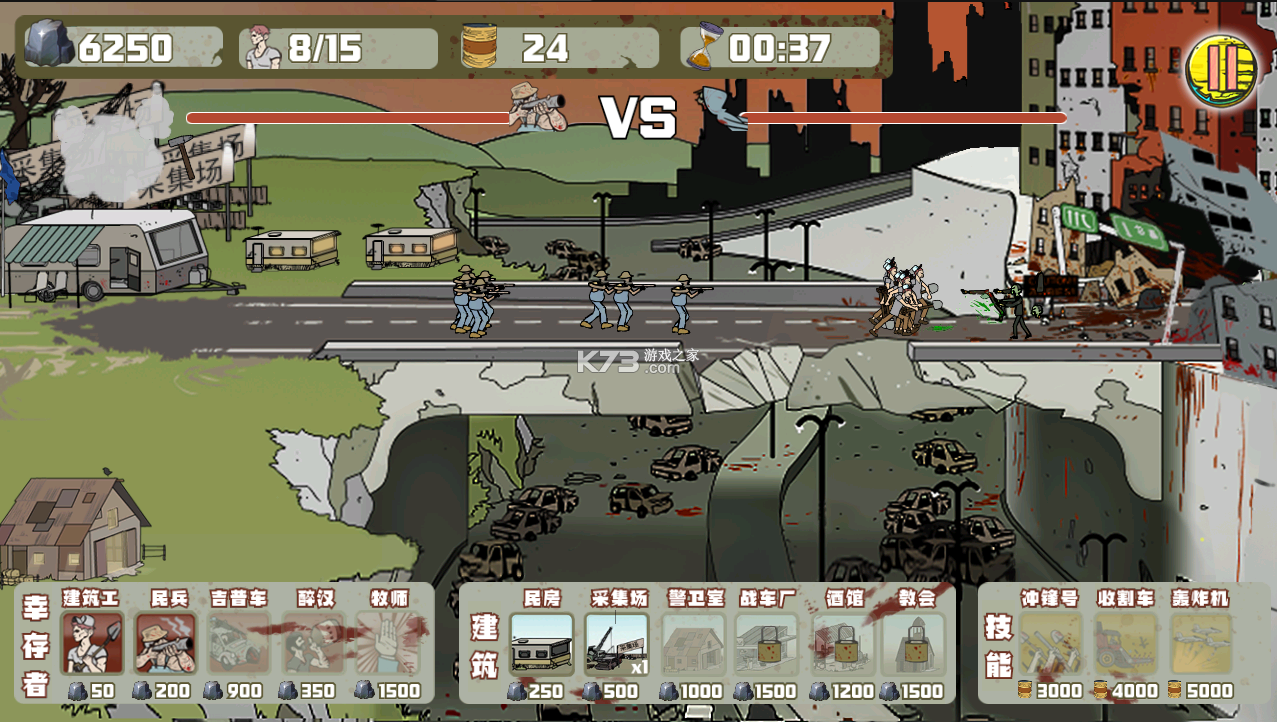Build the 警卫室 guard house

pyautogui.click(x=692, y=644)
